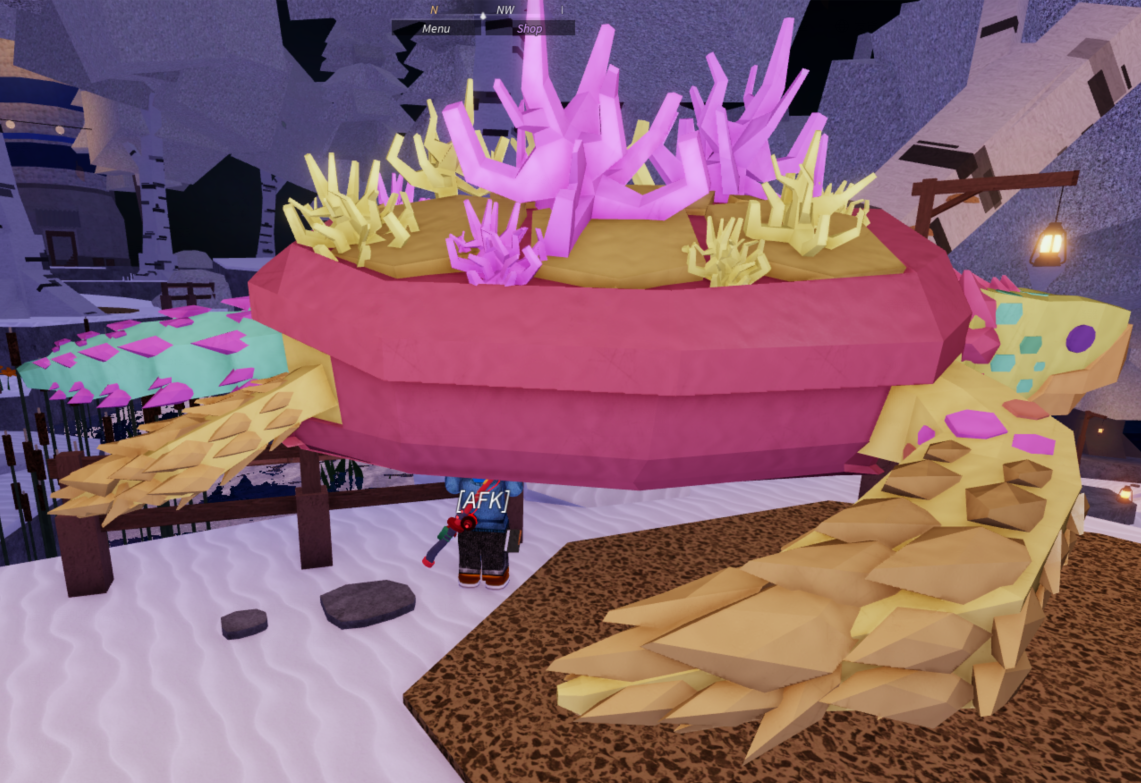Open the Menu button
This screenshot has width=1141, height=783.
436,28
